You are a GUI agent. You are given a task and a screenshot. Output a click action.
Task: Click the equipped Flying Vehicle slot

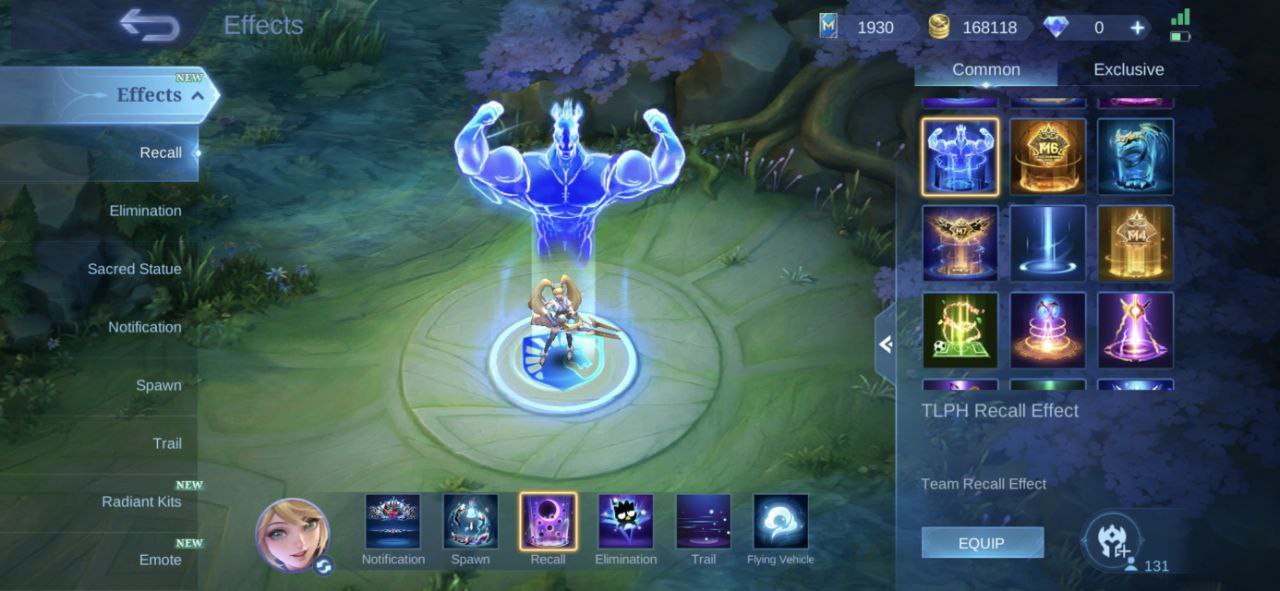[x=780, y=522]
